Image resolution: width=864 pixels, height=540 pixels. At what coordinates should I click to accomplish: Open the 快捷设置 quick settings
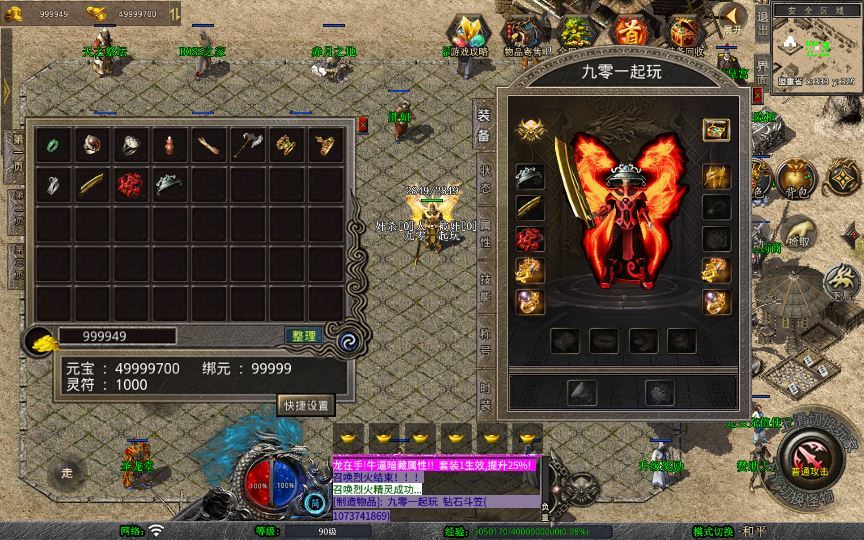pos(305,405)
